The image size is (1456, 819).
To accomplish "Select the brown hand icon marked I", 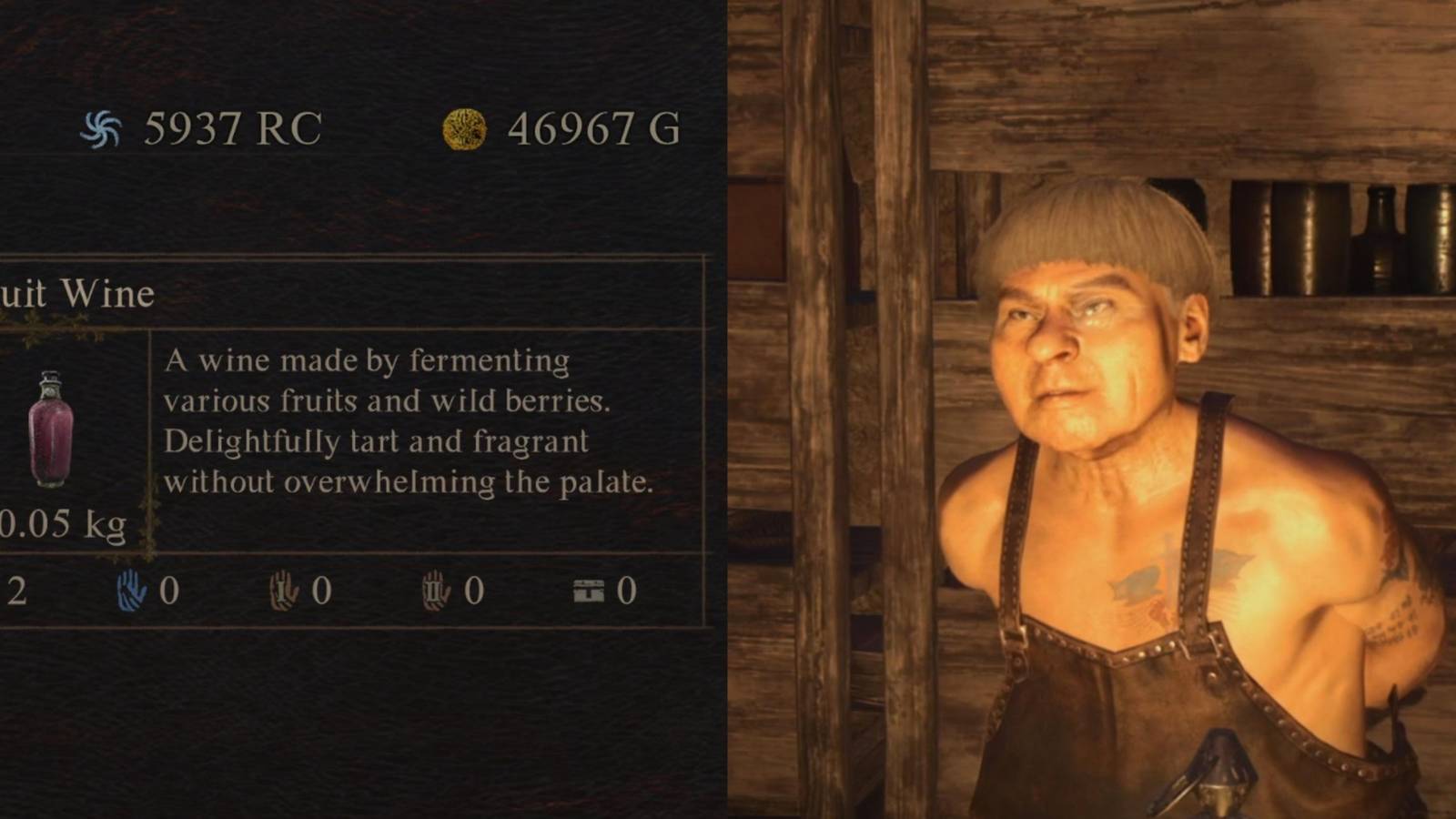I will click(282, 591).
